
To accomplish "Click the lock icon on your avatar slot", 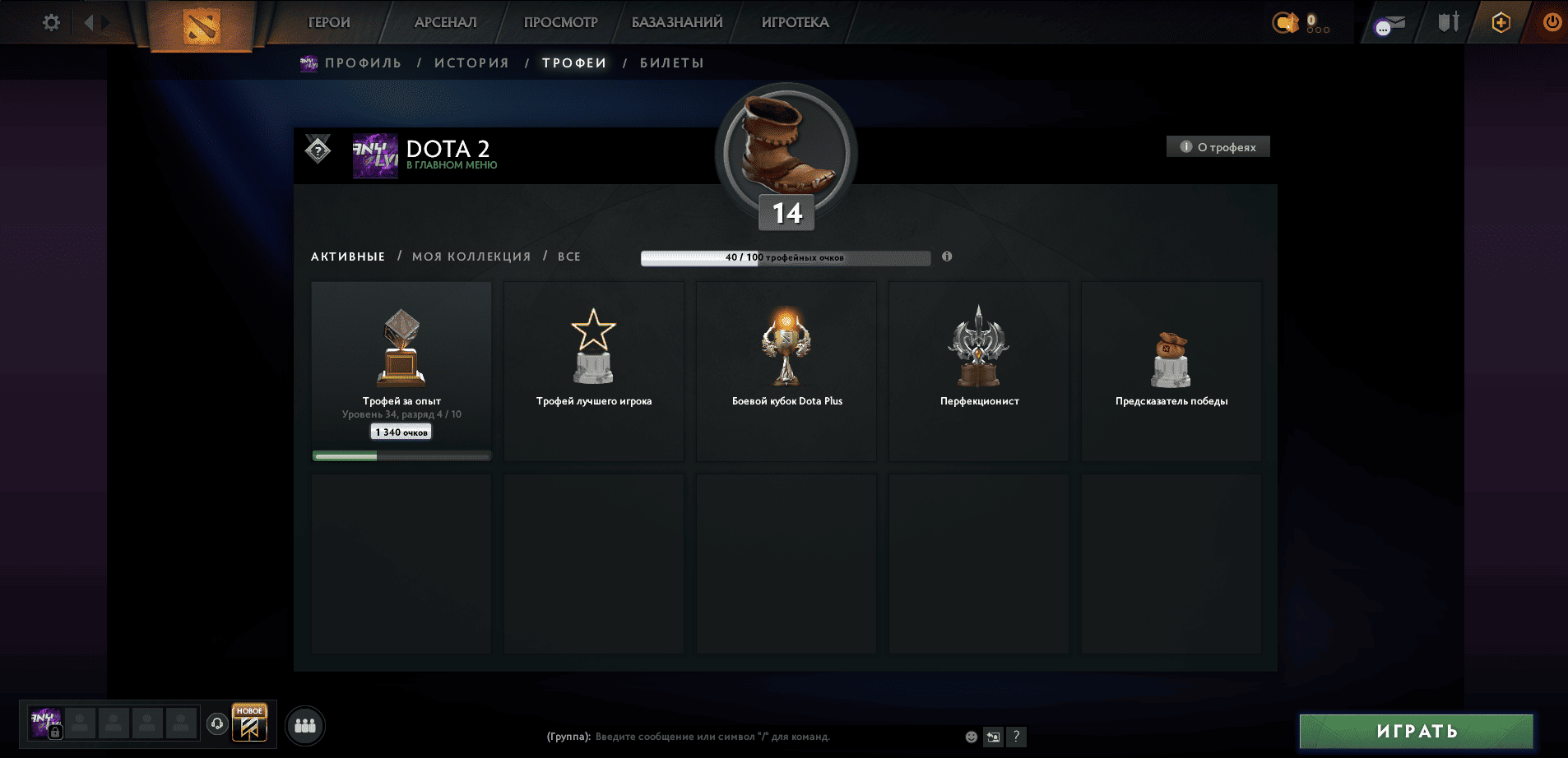I will click(54, 731).
